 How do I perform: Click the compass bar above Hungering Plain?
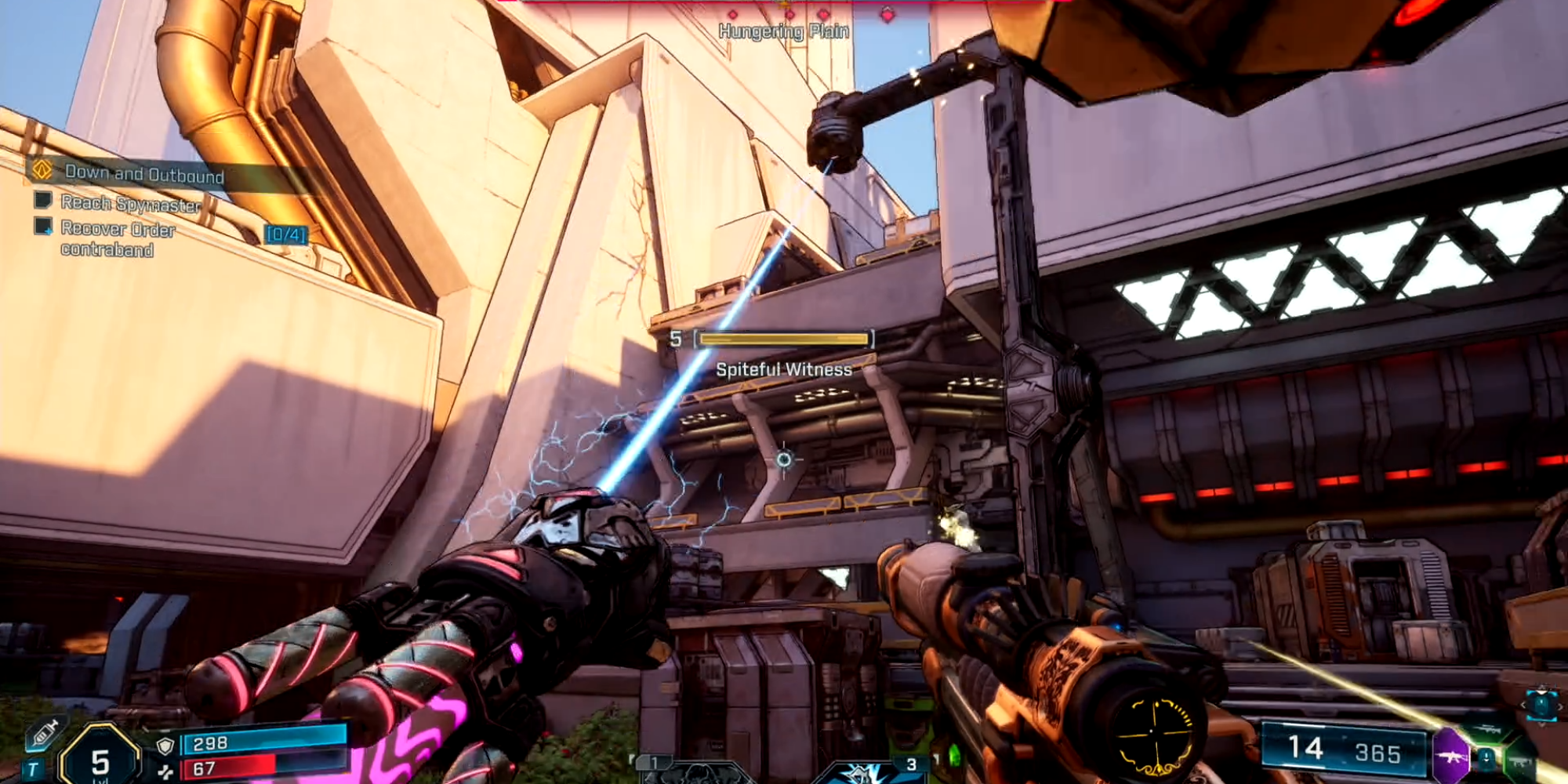click(x=784, y=9)
